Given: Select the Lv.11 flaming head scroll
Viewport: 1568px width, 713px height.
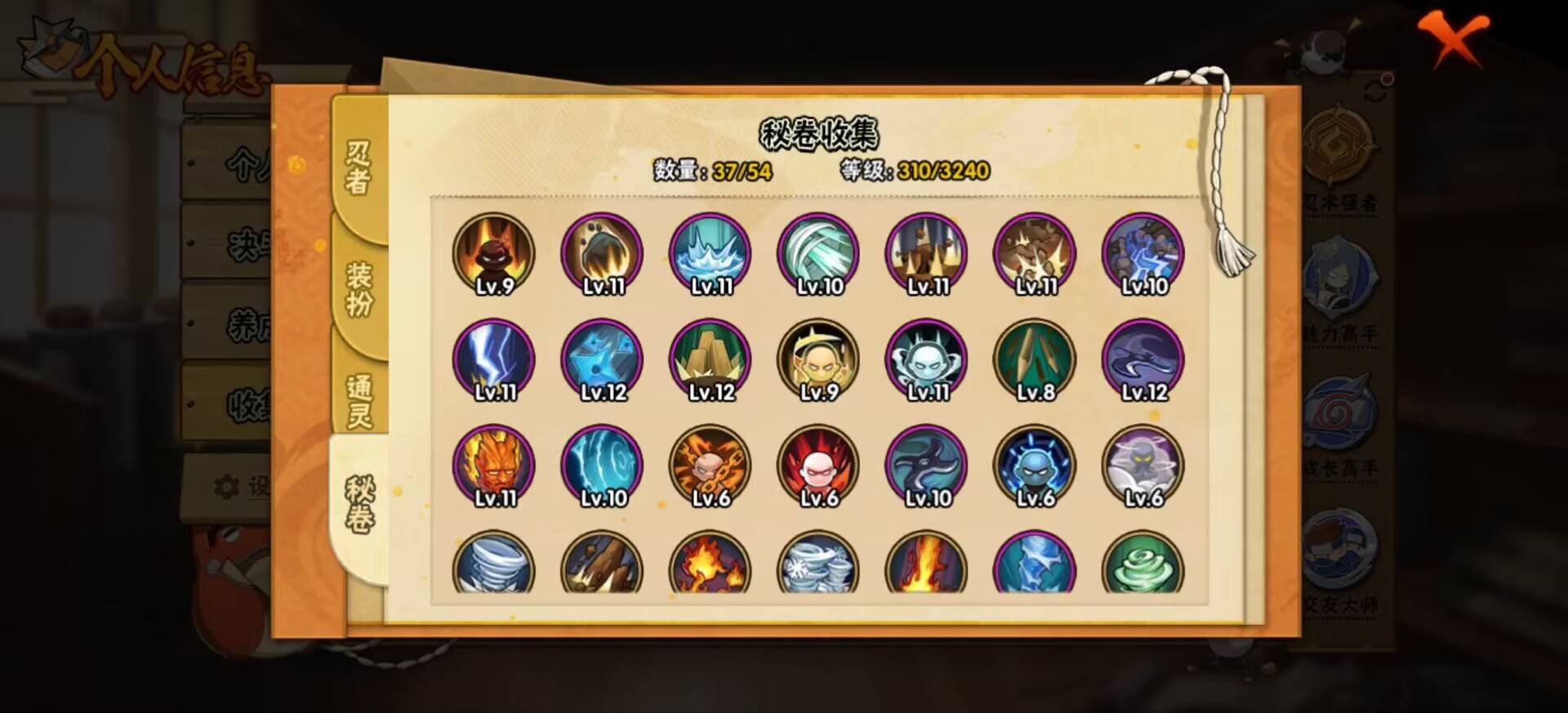Looking at the screenshot, I should click(492, 466).
